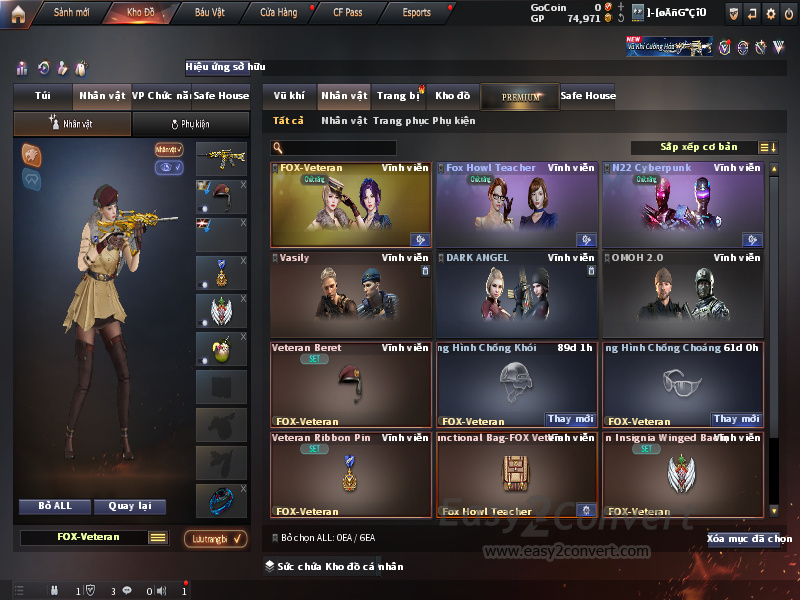Viewport: 800px width, 600px height.
Task: Switch to the Báu Vật tab
Action: 209,13
